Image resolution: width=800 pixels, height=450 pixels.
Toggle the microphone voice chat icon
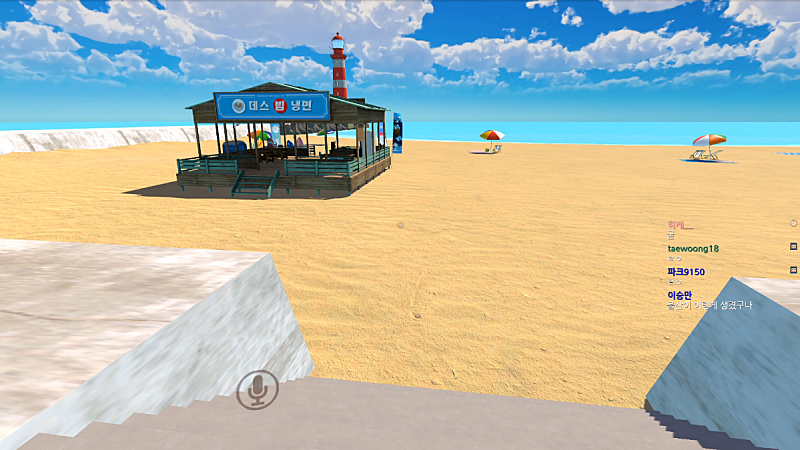tap(257, 390)
